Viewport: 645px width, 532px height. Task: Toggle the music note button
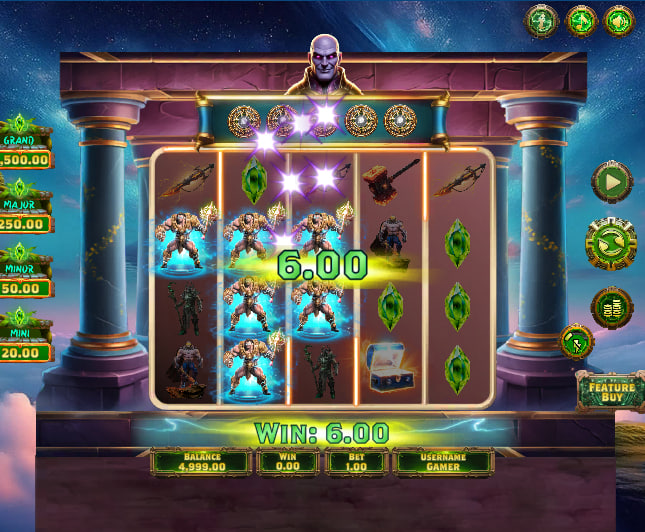(580, 19)
